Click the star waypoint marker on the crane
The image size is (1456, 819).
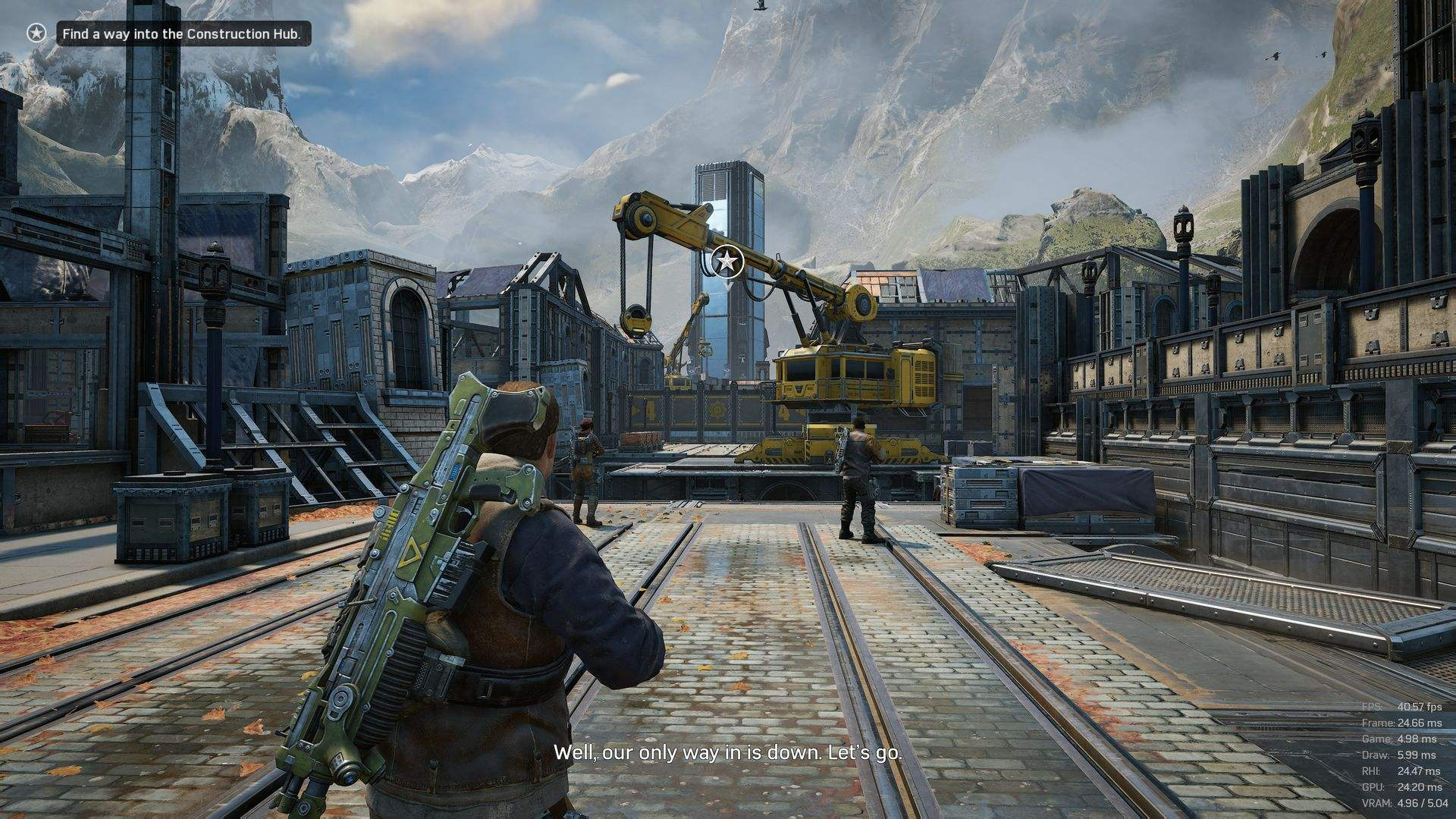coord(727,262)
